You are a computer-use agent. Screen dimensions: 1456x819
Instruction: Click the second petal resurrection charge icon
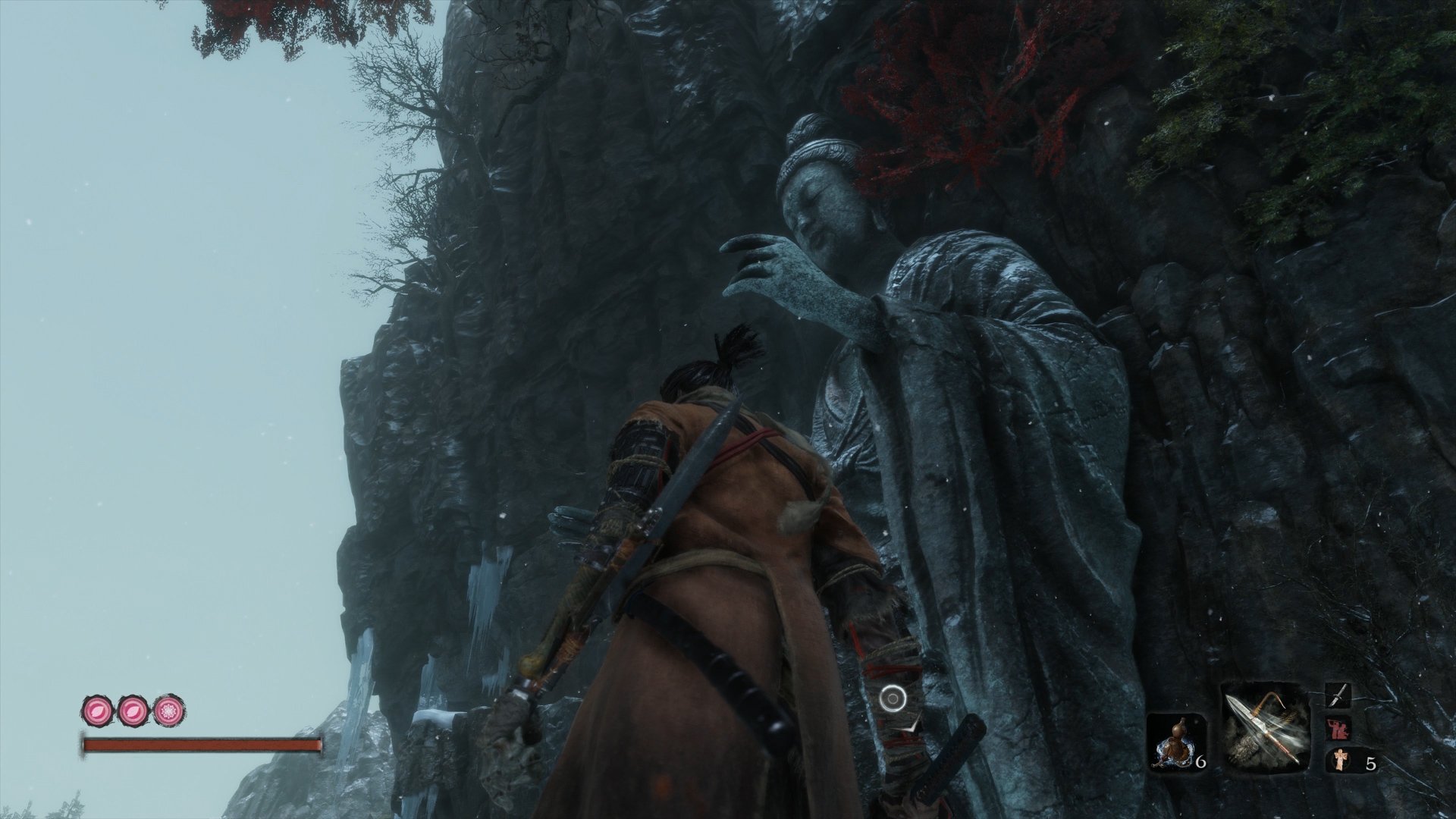coord(131,709)
